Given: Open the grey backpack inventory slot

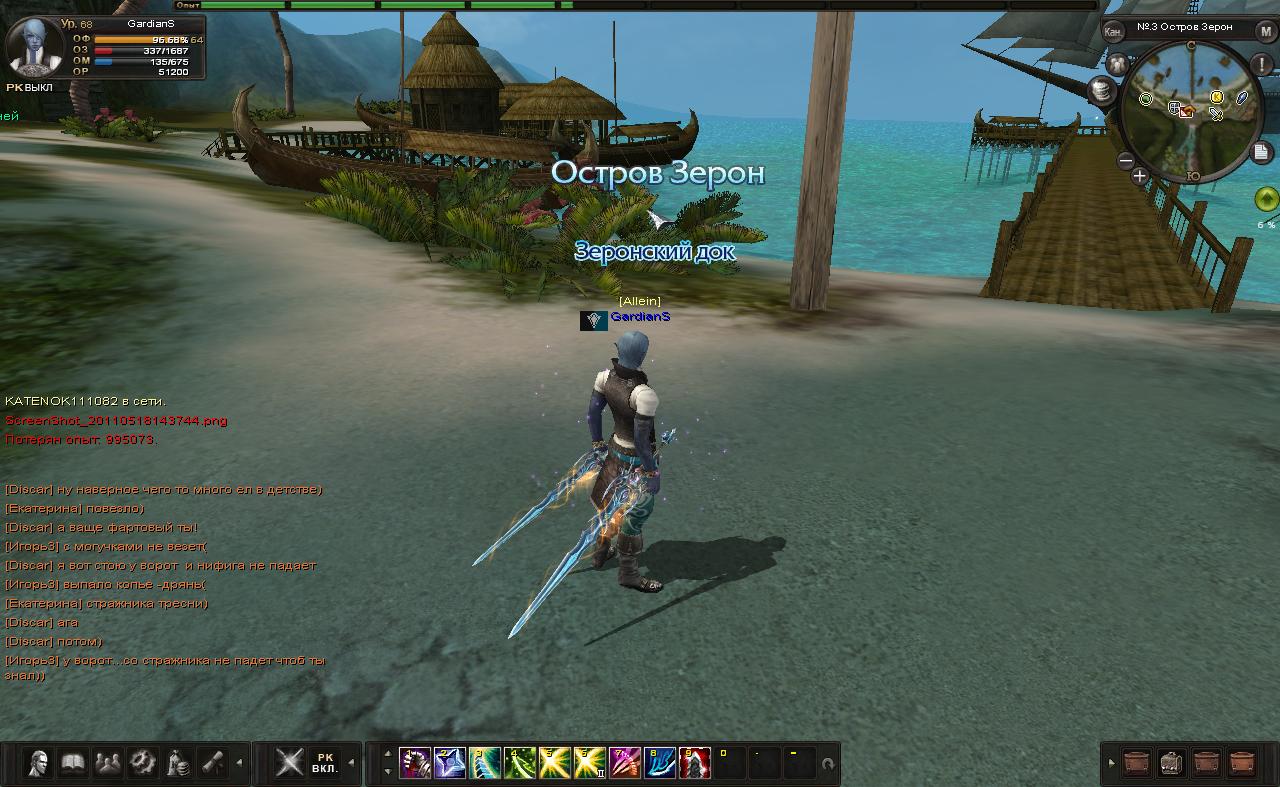Looking at the screenshot, I should (1172, 763).
